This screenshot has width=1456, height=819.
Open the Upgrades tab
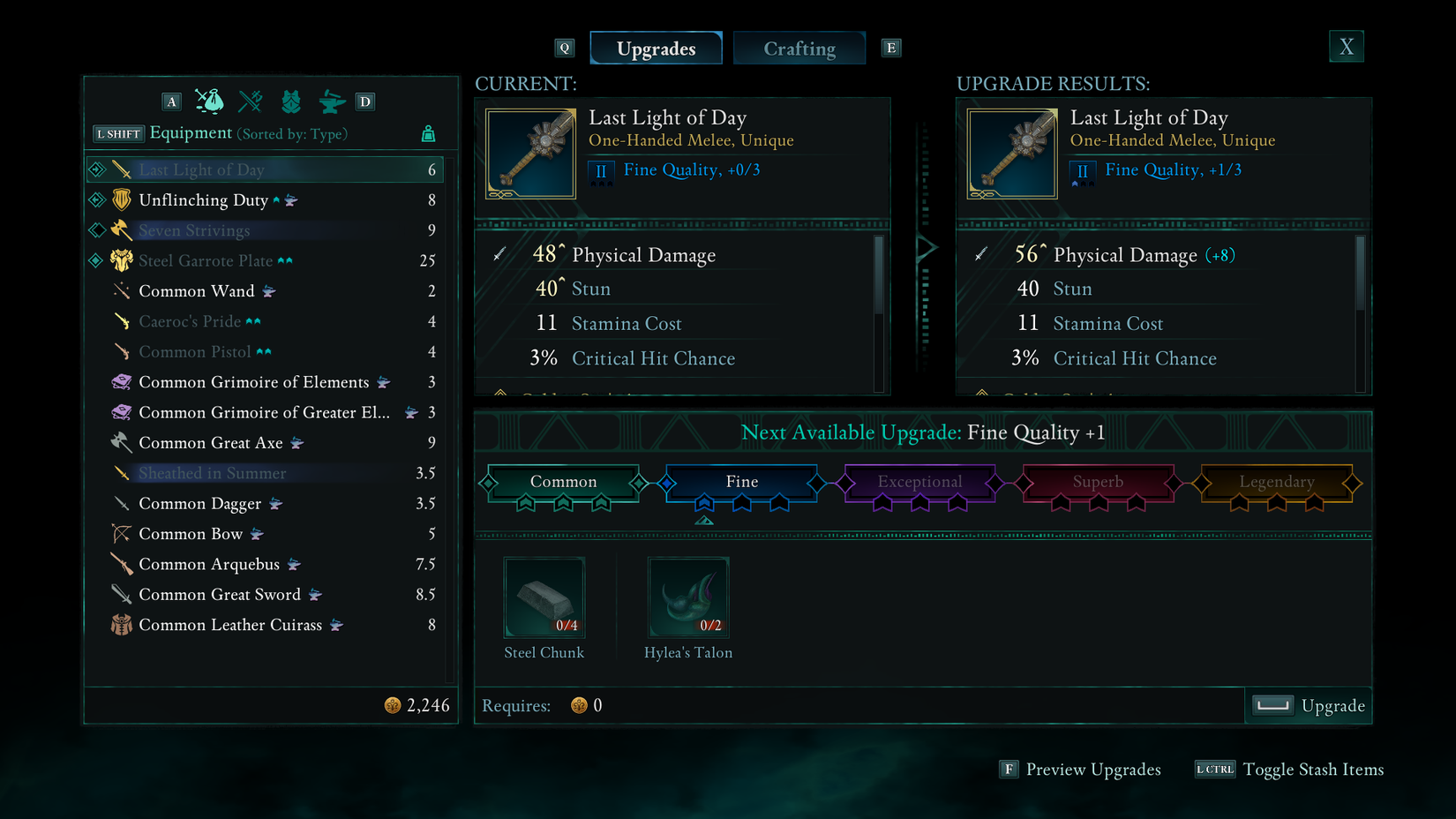[x=656, y=48]
